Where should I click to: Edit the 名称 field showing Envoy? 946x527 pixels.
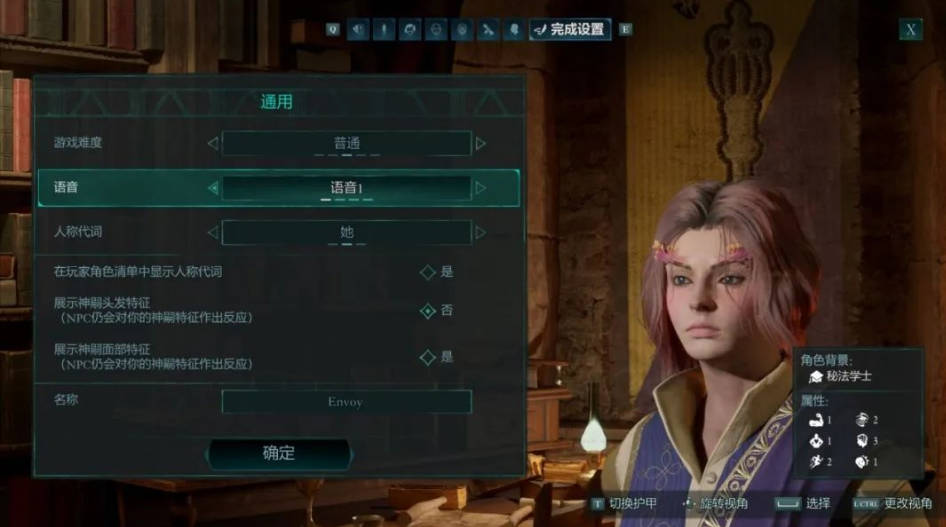[x=346, y=402]
